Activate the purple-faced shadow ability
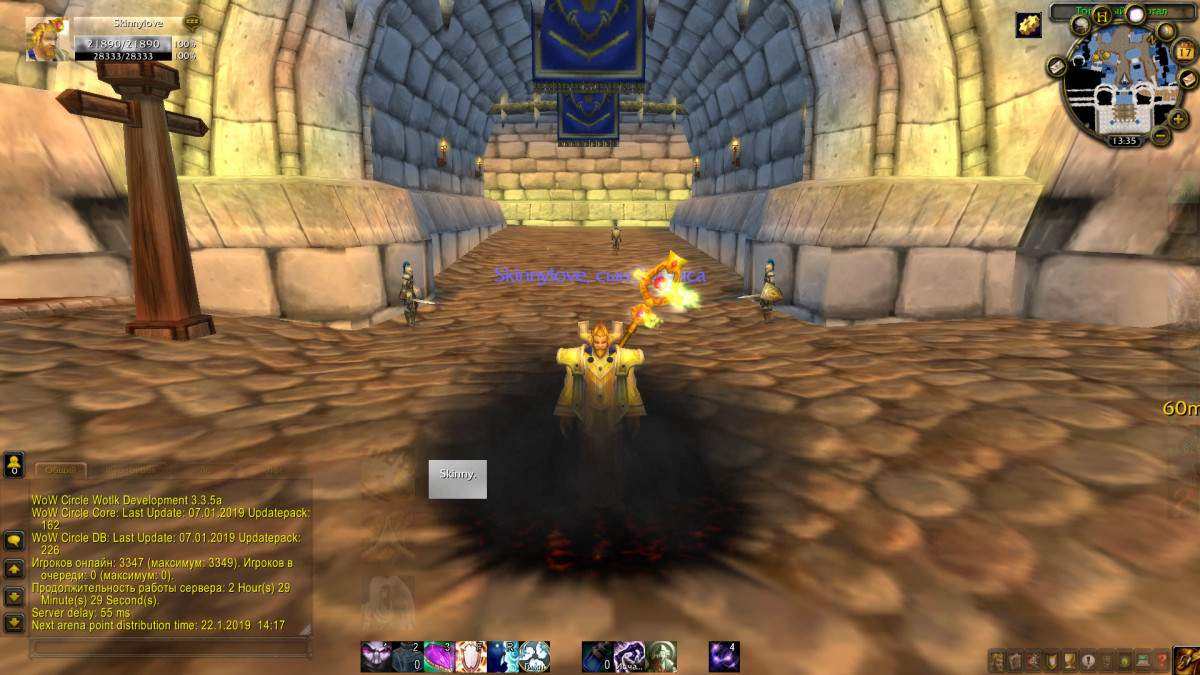 click(x=377, y=656)
